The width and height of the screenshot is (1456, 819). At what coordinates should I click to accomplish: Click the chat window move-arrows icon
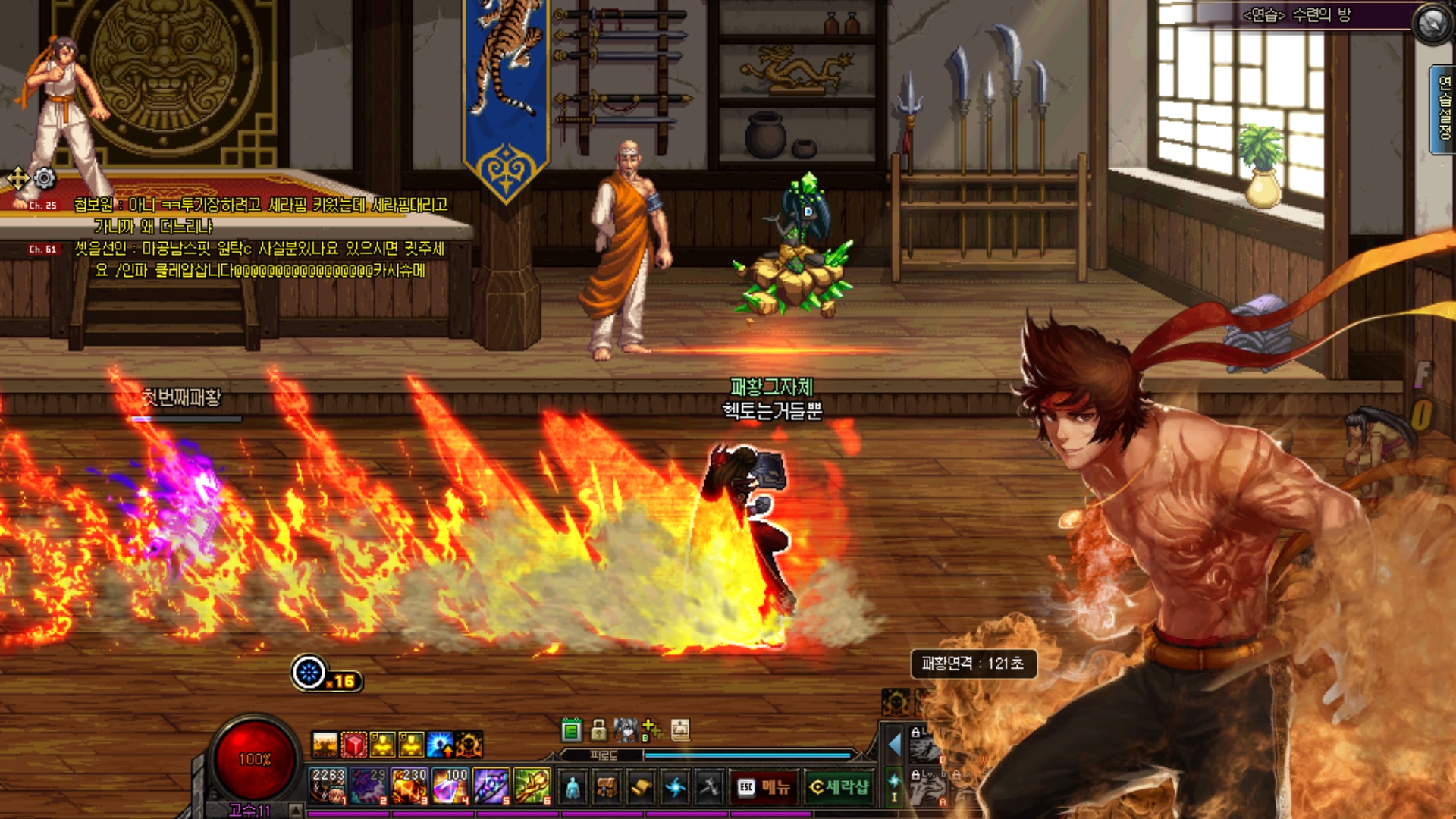(x=17, y=179)
